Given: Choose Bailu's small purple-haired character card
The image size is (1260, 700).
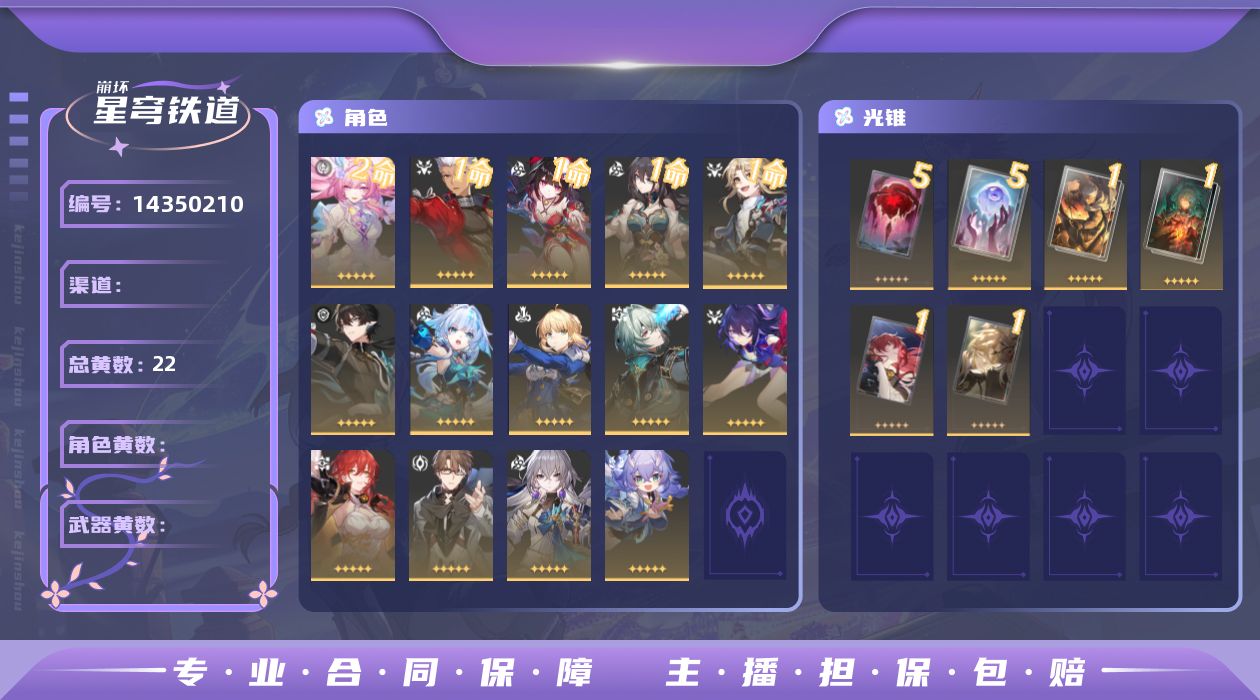Looking at the screenshot, I should click(647, 515).
